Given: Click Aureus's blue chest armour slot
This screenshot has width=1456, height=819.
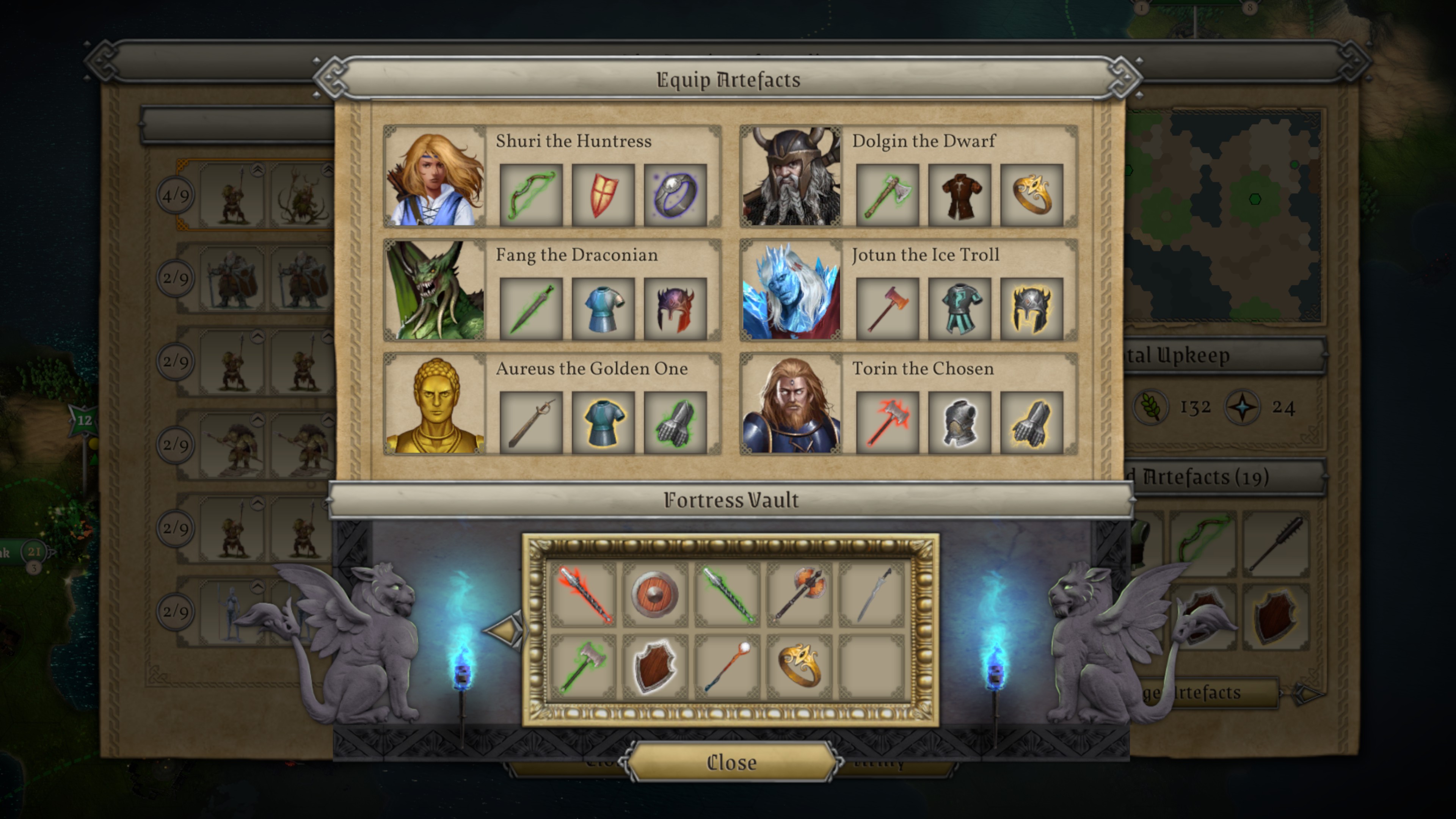Looking at the screenshot, I should point(603,423).
